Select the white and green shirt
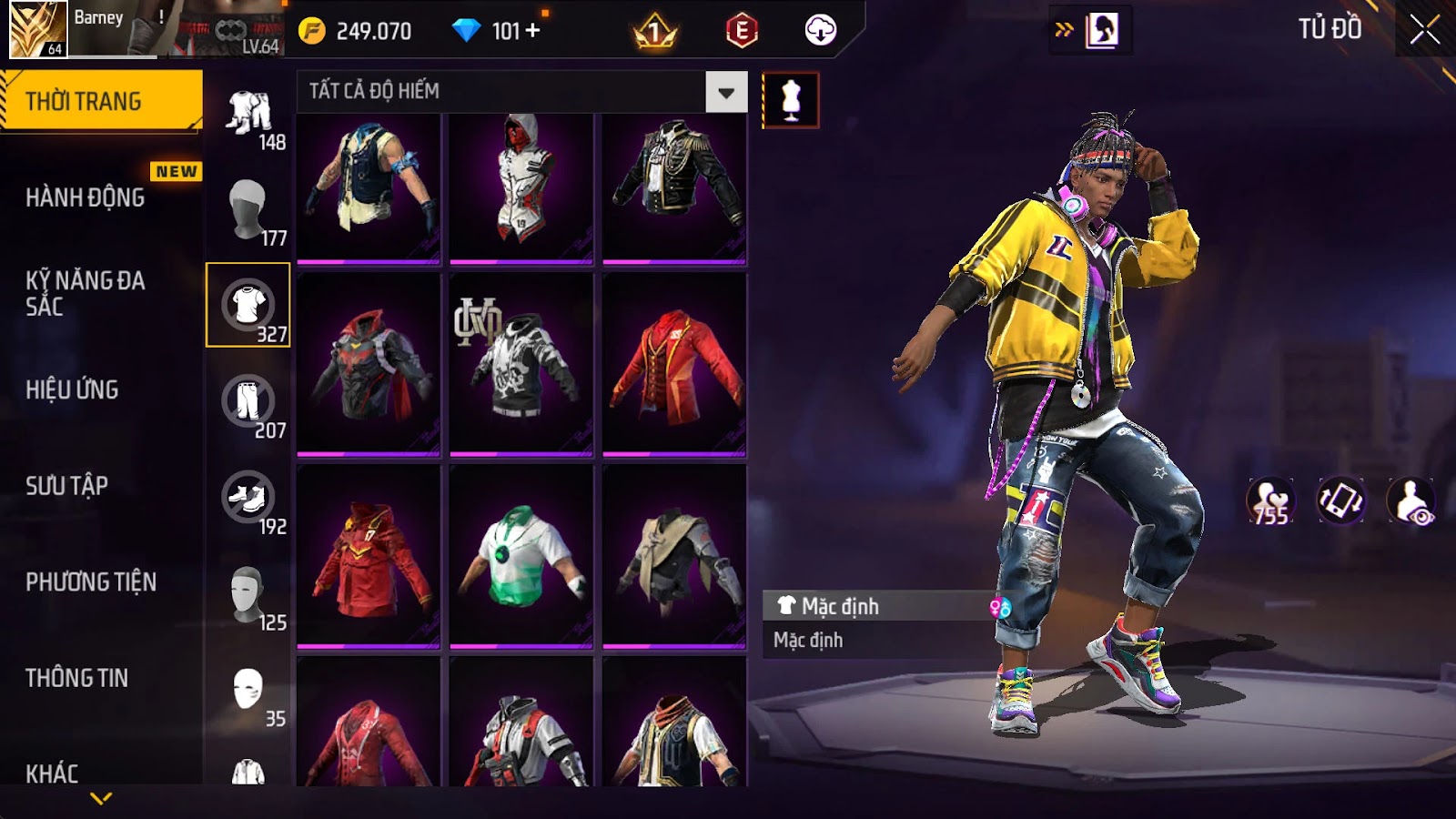 click(521, 556)
